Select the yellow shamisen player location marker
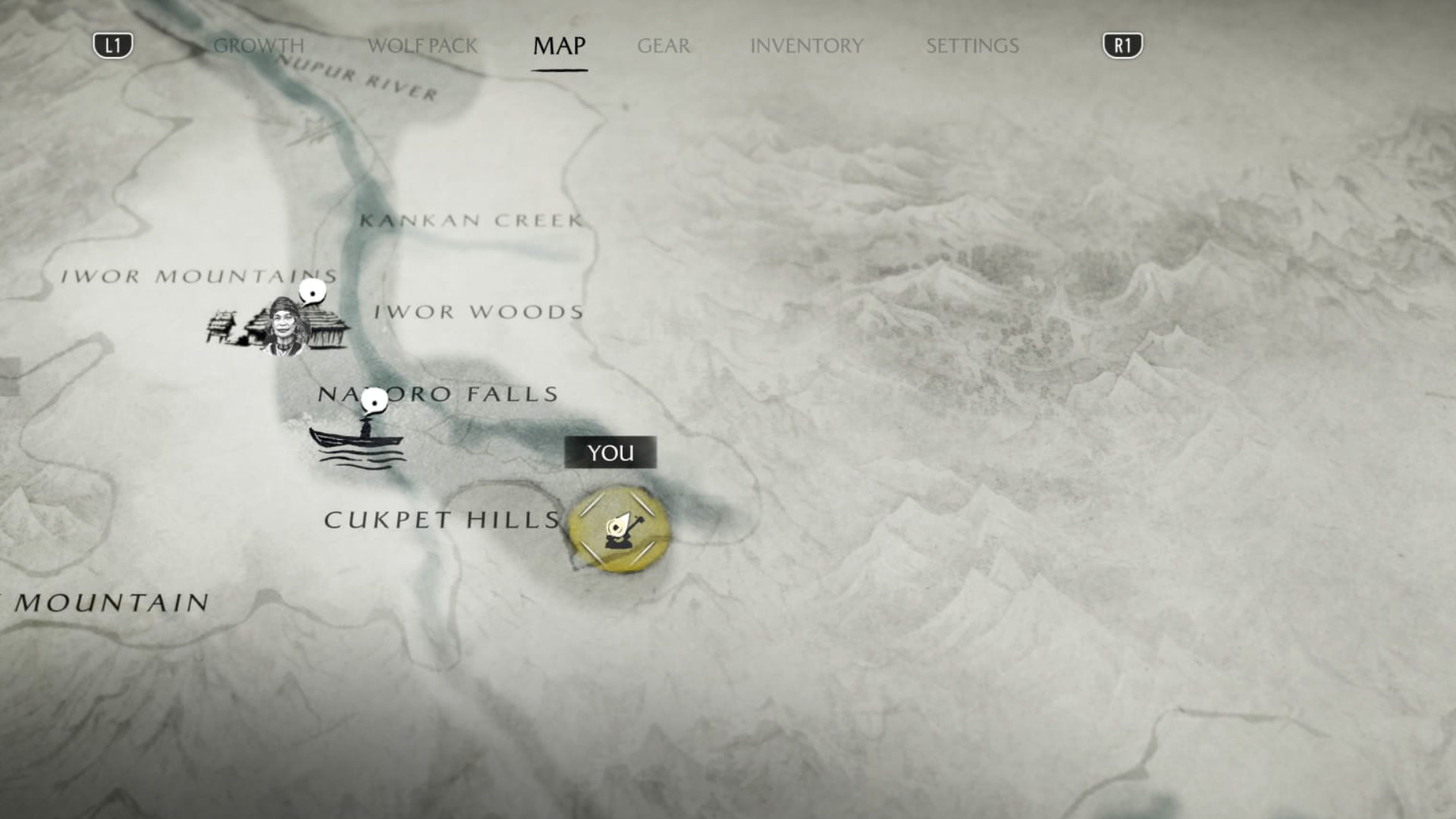 [619, 529]
